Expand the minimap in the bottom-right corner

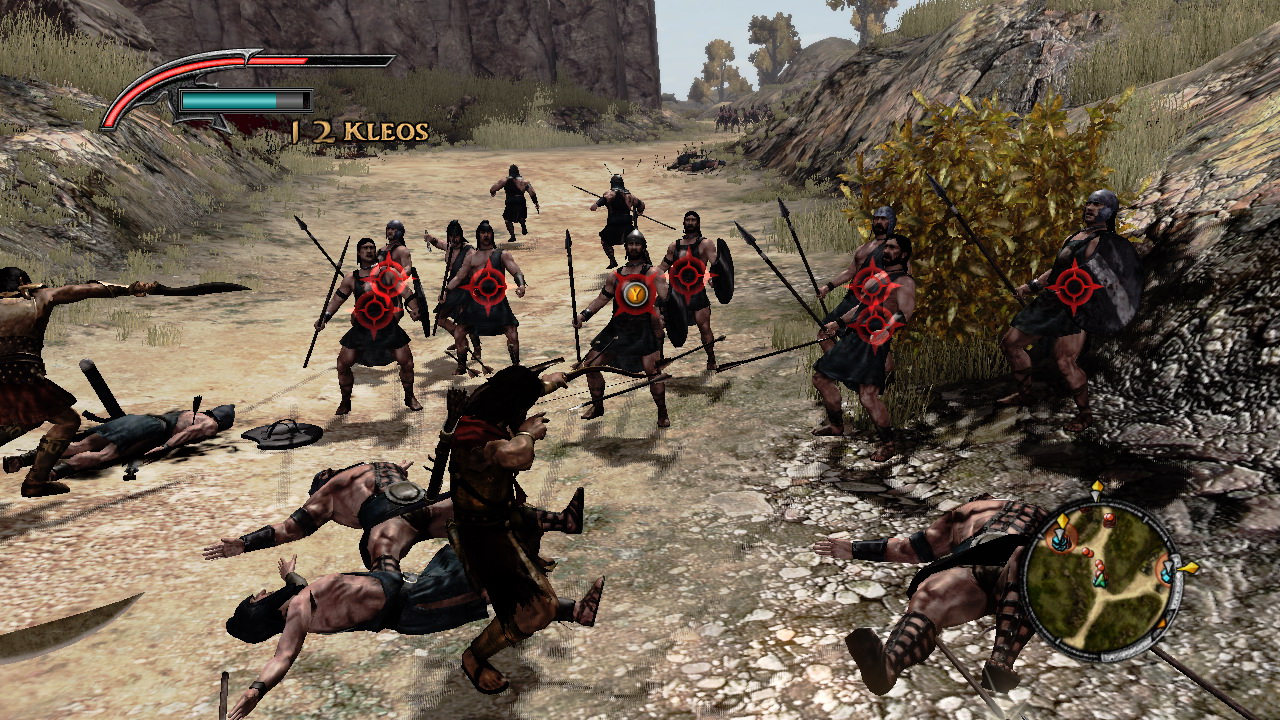coord(1105,575)
